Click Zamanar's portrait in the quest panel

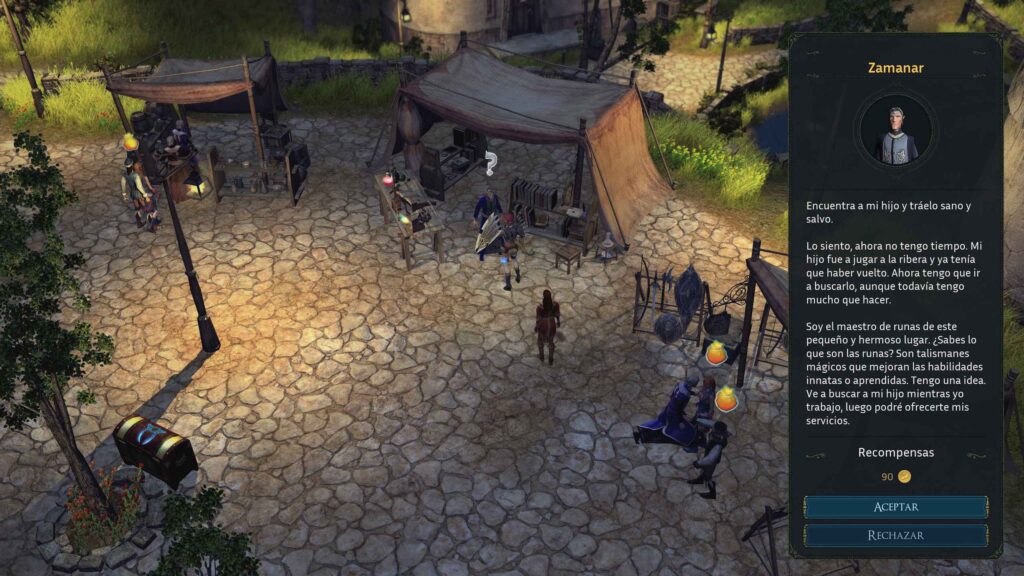pos(895,132)
